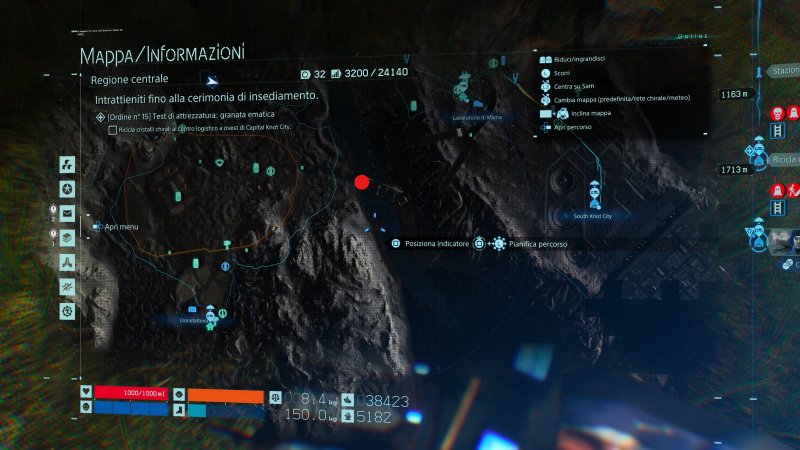Viewport: 800px width, 450px height.
Task: Click the star badge icon in sidebar
Action: point(67,189)
